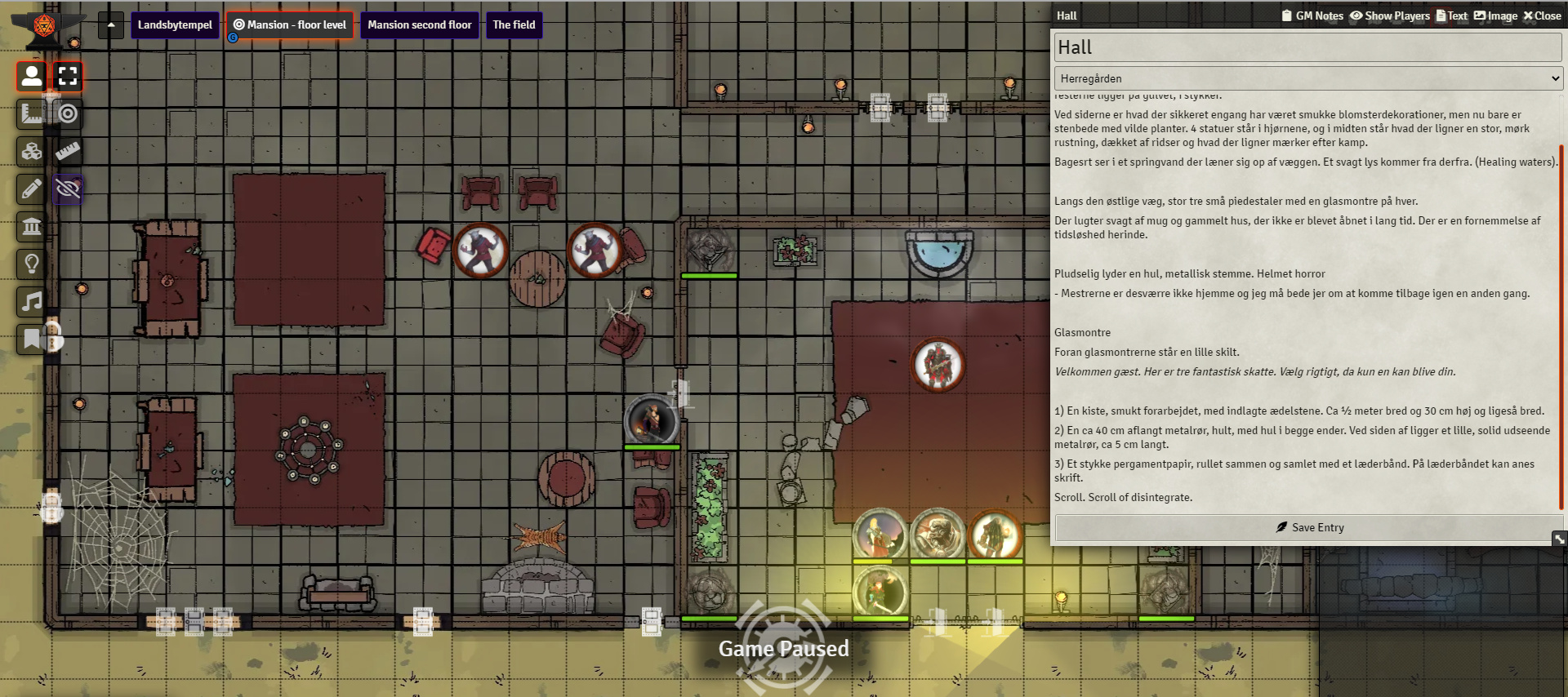Image resolution: width=1568 pixels, height=697 pixels.
Task: Click the dice cubes icon in the sidebar
Action: coord(32,151)
